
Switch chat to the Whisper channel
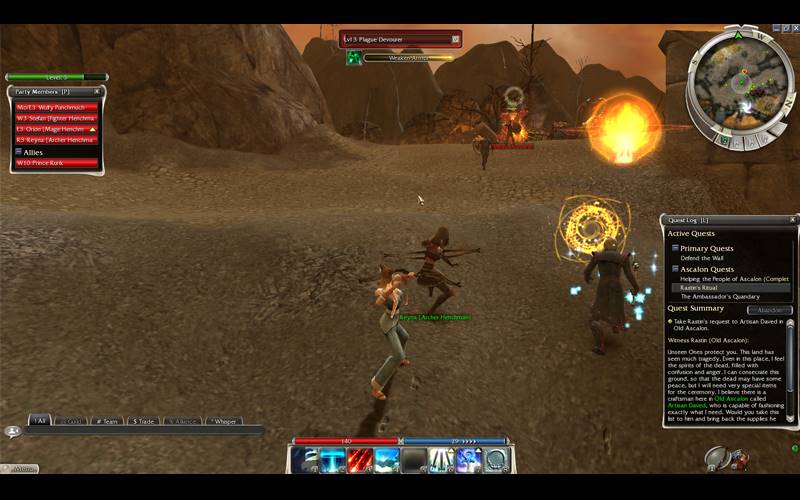[224, 421]
